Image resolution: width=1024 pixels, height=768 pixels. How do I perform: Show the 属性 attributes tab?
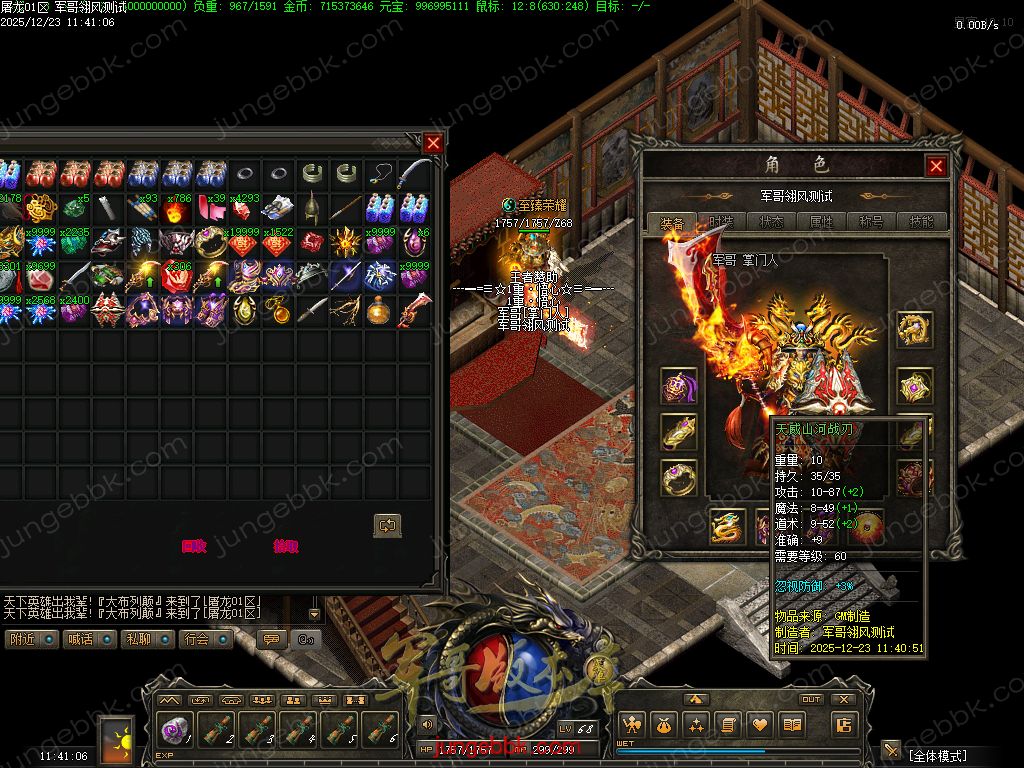pyautogui.click(x=821, y=223)
